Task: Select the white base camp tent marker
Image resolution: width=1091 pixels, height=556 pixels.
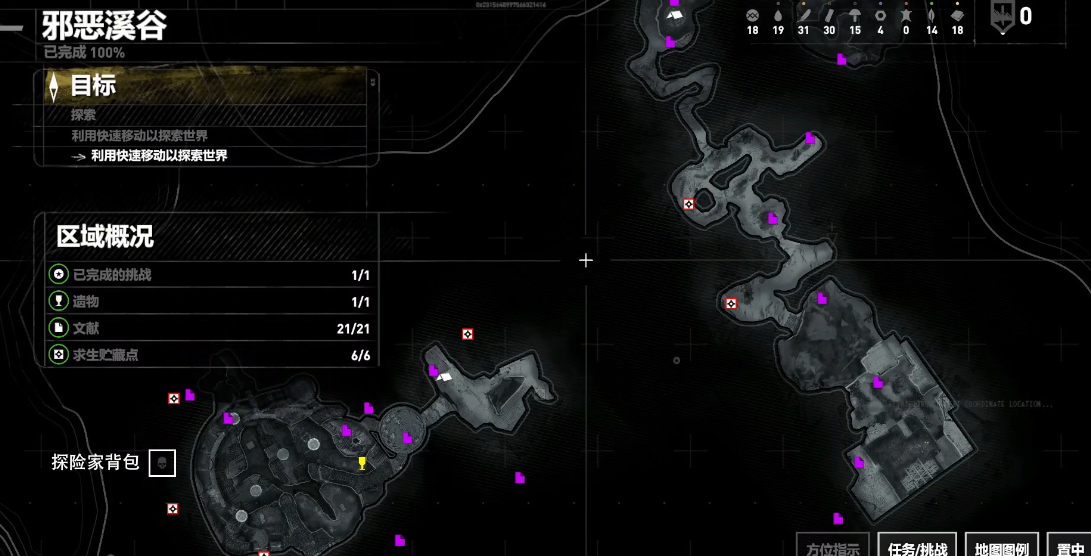Action: [444, 376]
